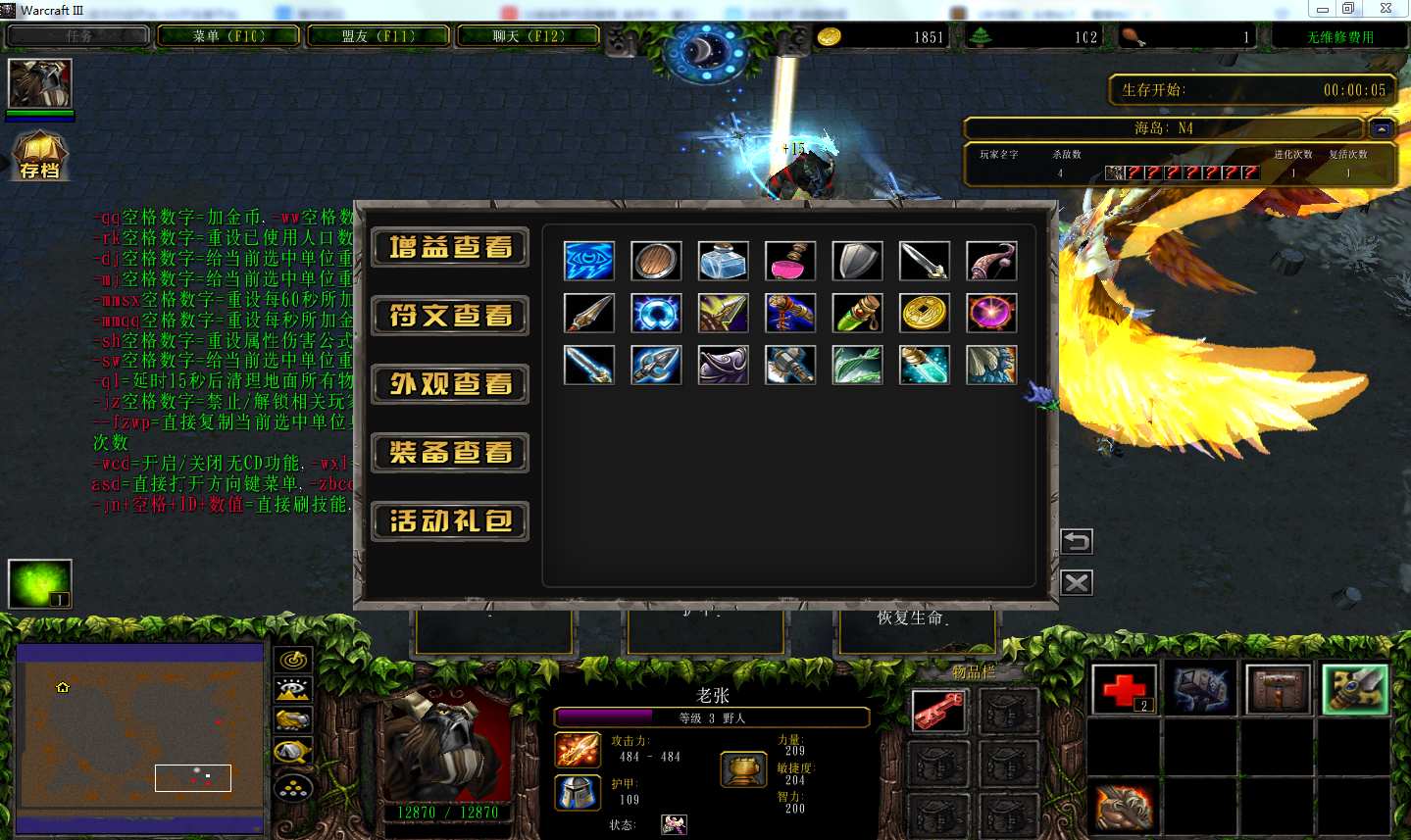Open the 盟友 (F11) allies menu
The height and width of the screenshot is (840, 1411).
click(x=378, y=36)
